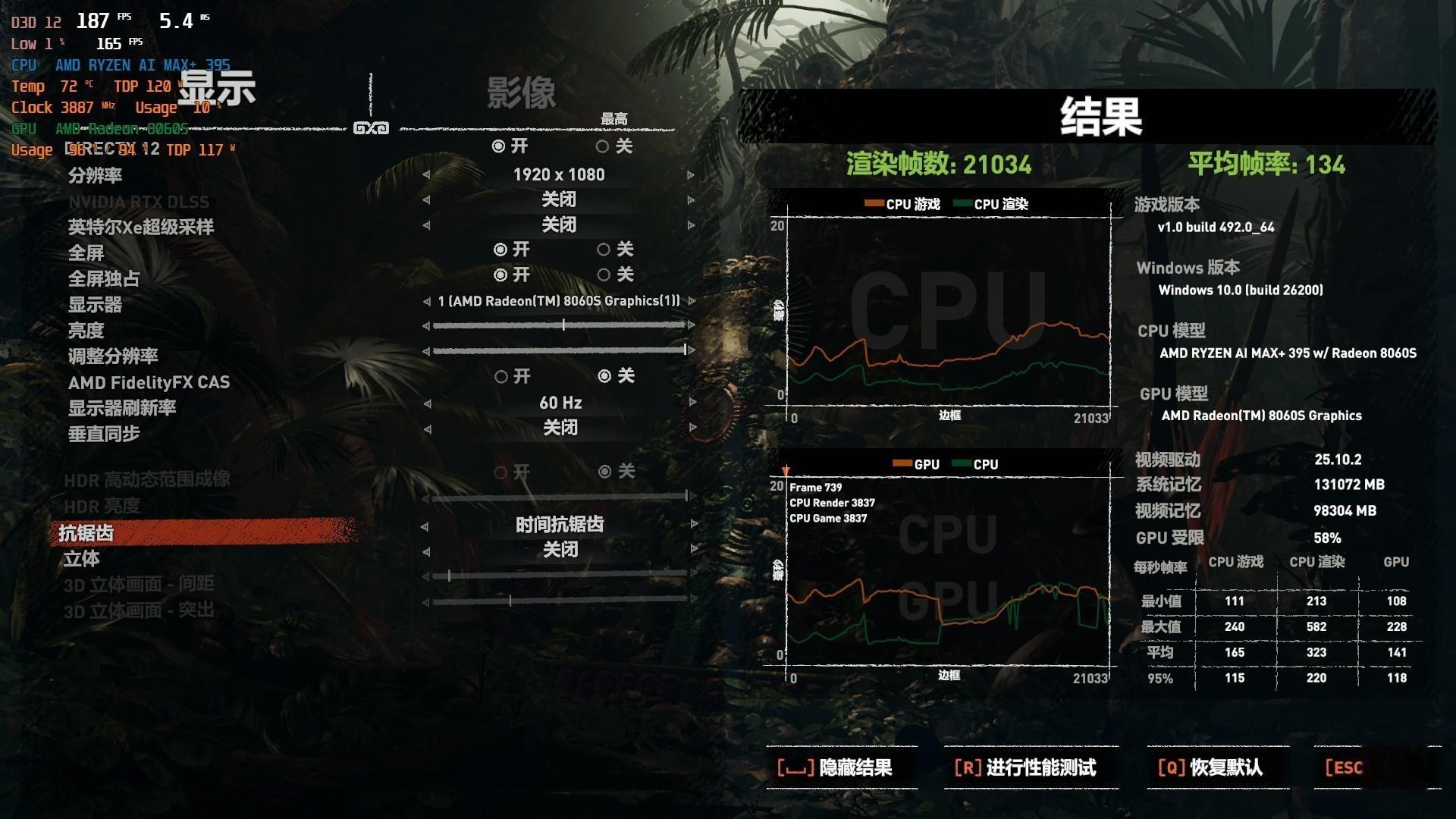
Task: Turn 全屏独占 off via 关 radio
Action: (604, 275)
